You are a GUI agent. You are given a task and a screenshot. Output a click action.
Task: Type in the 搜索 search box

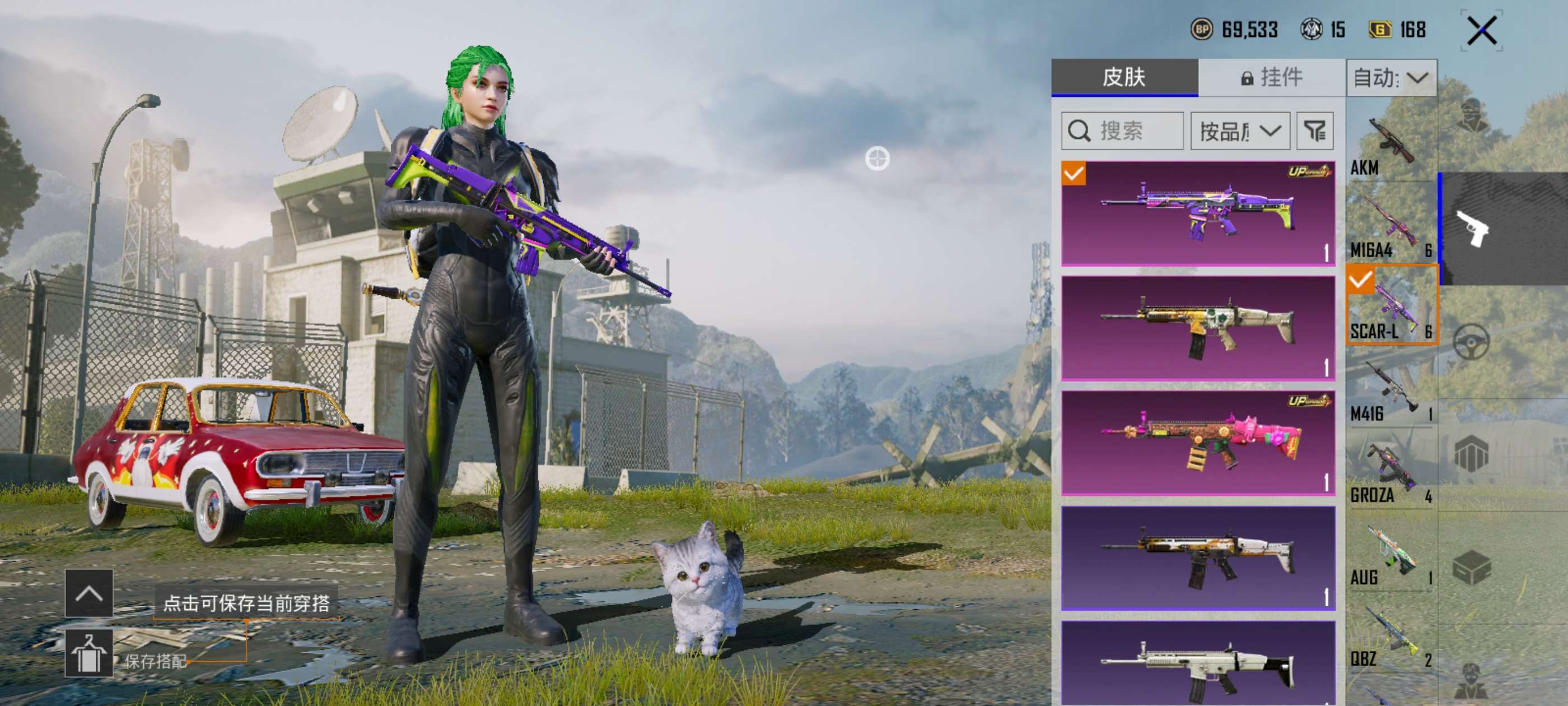tap(1122, 131)
